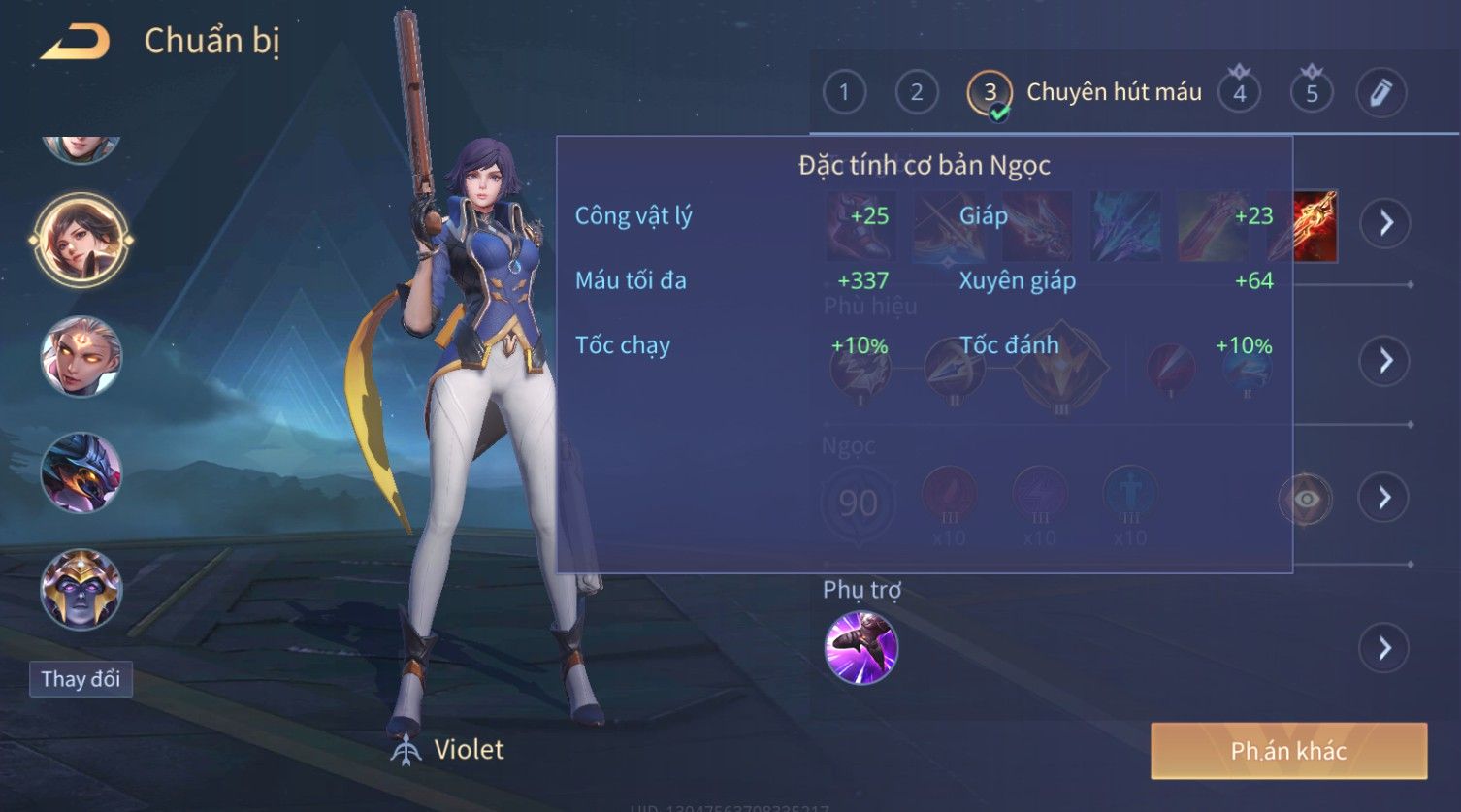Select preset slot 1
Viewport: 1461px width, 812px height.
click(844, 93)
